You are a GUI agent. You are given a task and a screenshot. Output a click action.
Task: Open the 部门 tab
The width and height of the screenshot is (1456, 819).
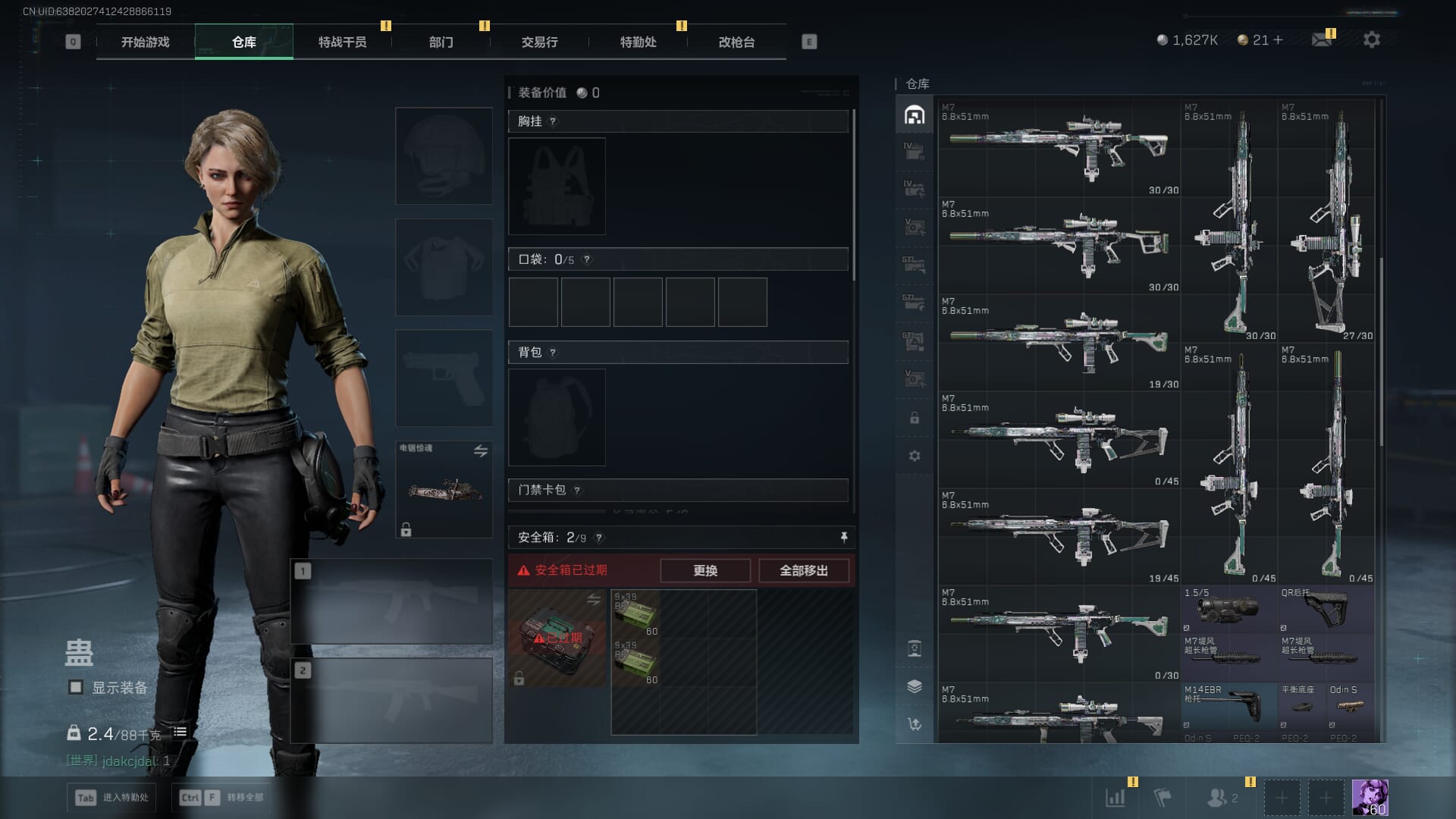pos(441,42)
